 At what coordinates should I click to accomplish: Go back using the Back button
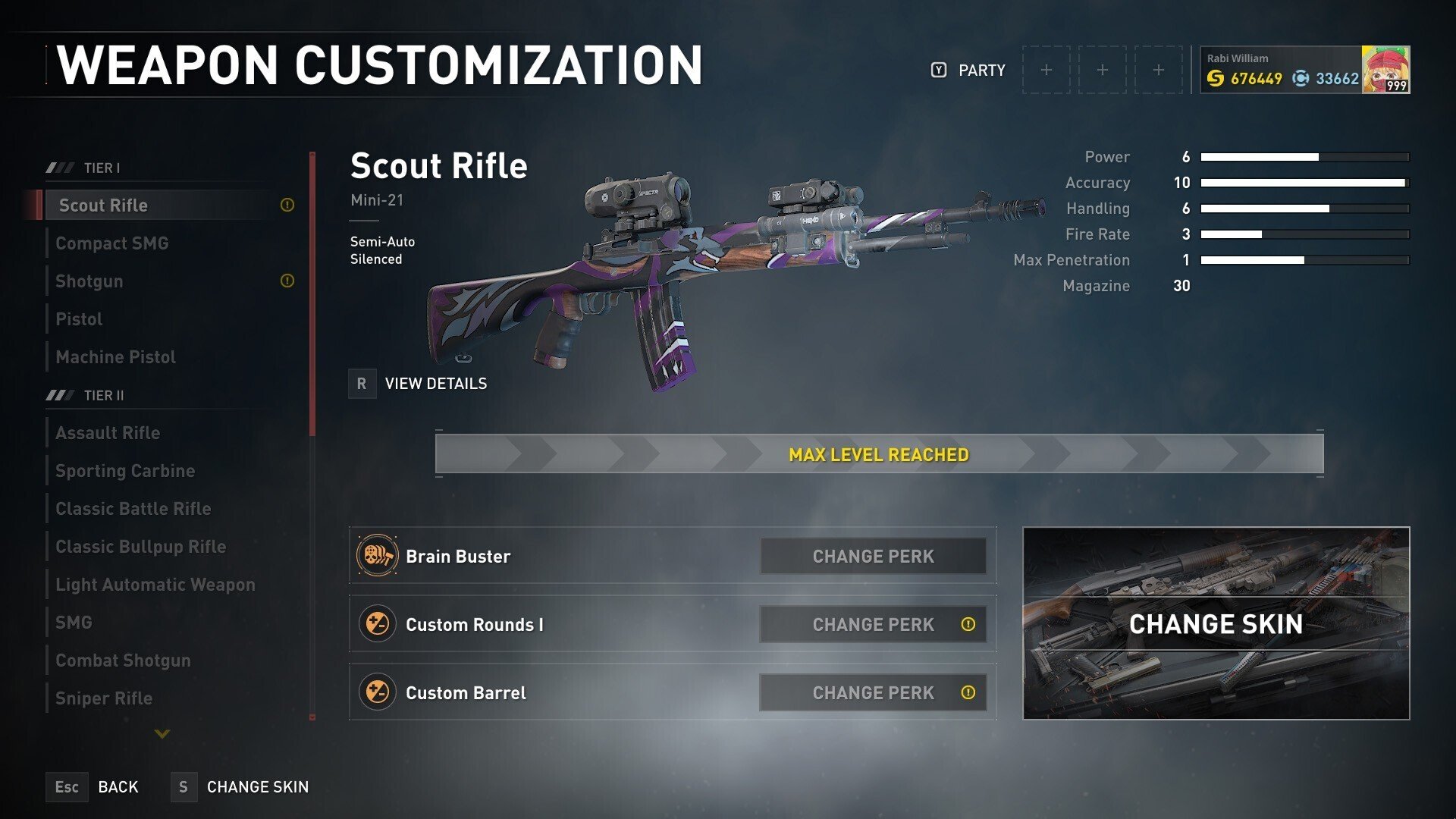tap(94, 787)
